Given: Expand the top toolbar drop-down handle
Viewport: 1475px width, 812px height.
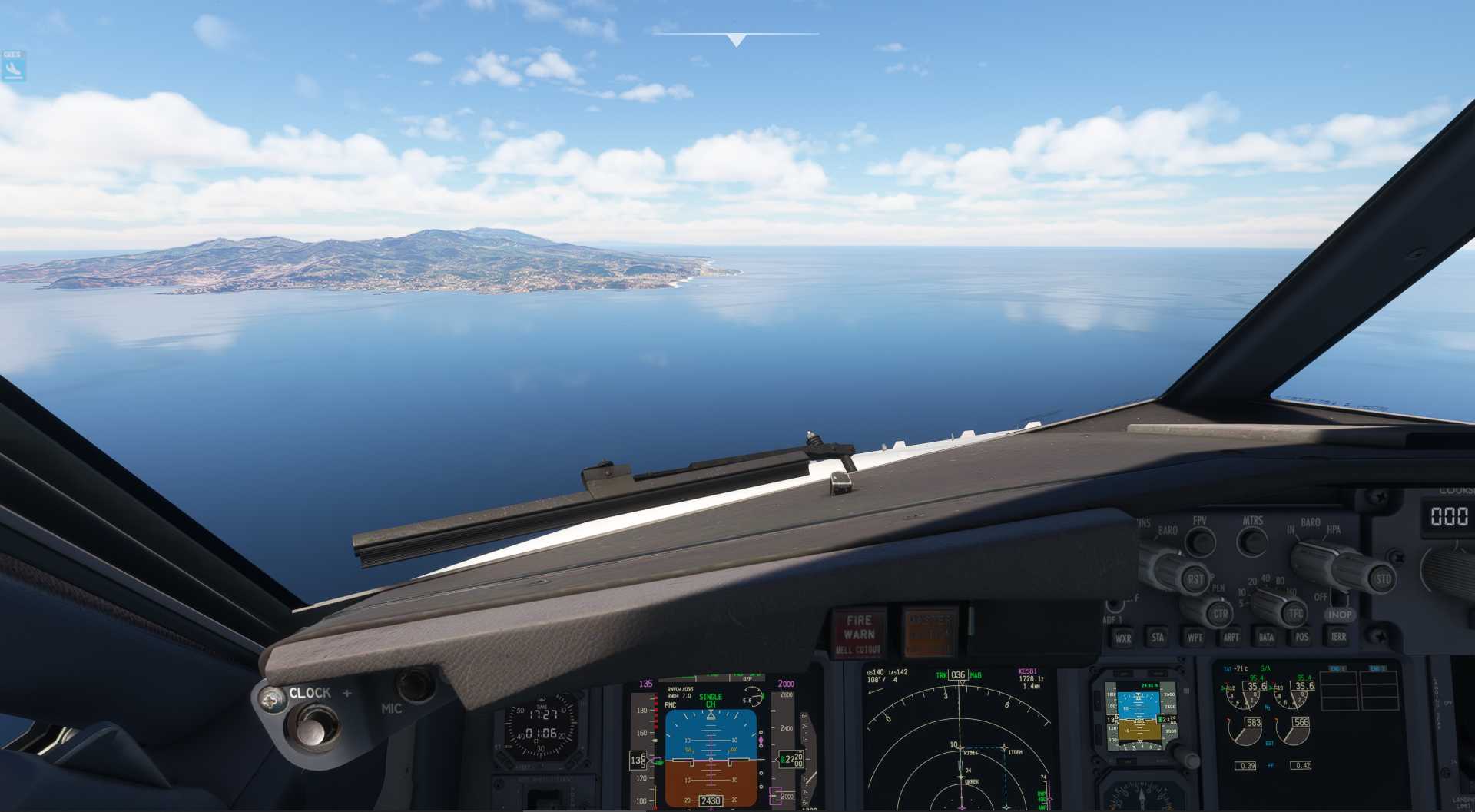Looking at the screenshot, I should [736, 40].
